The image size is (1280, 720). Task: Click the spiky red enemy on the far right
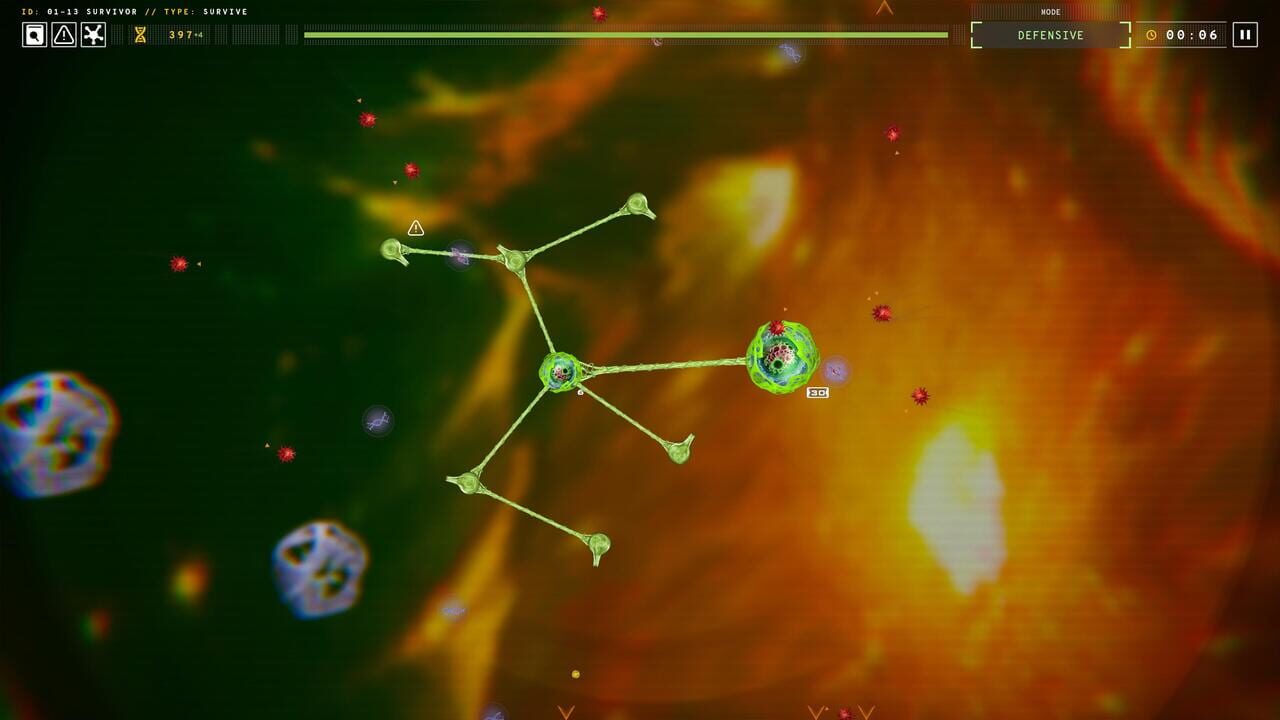coord(920,394)
